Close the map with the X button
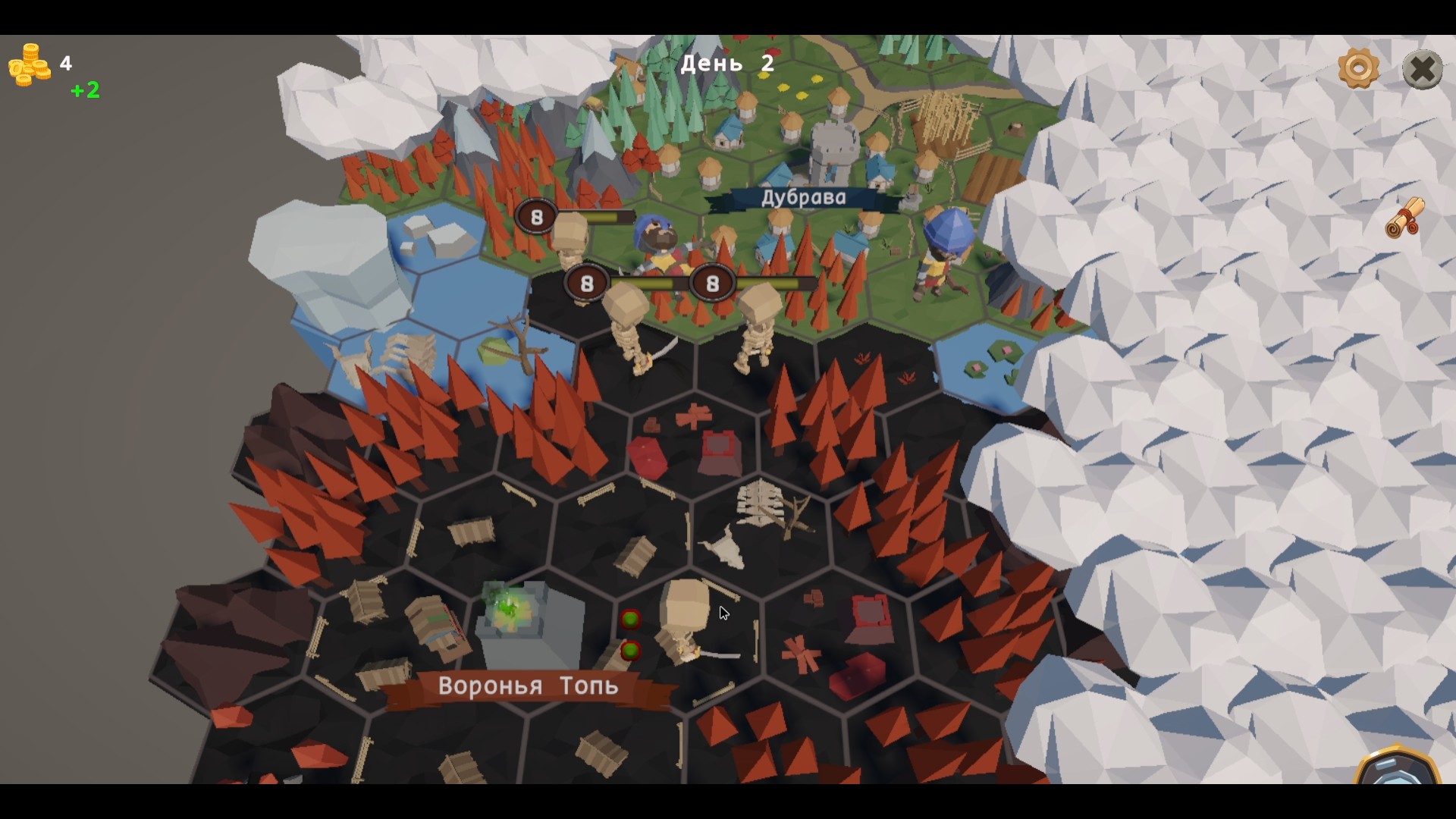 1422,70
